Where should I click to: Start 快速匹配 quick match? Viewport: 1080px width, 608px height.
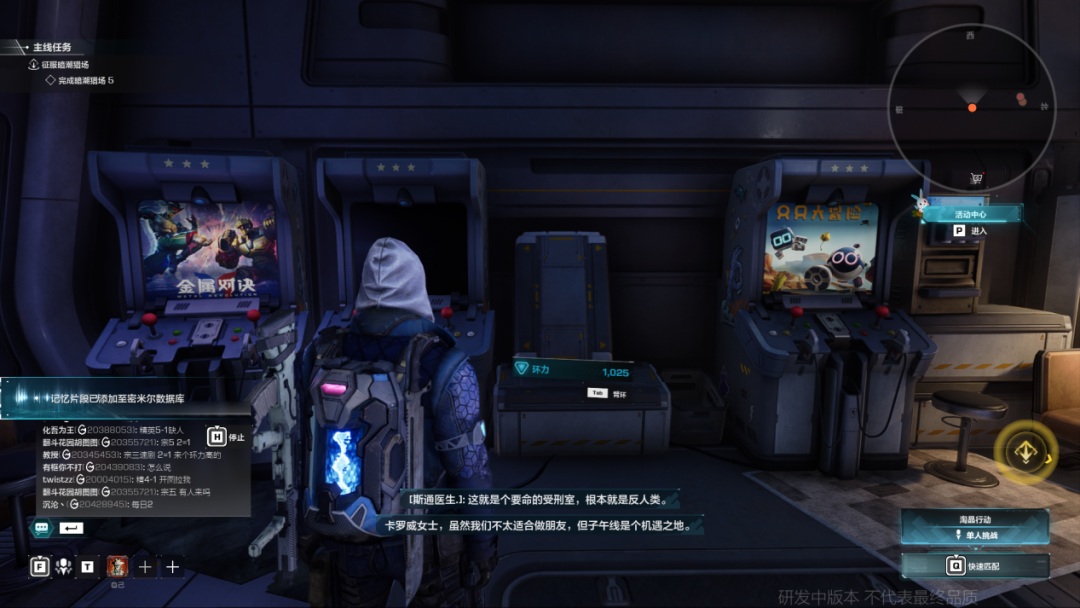[974, 565]
